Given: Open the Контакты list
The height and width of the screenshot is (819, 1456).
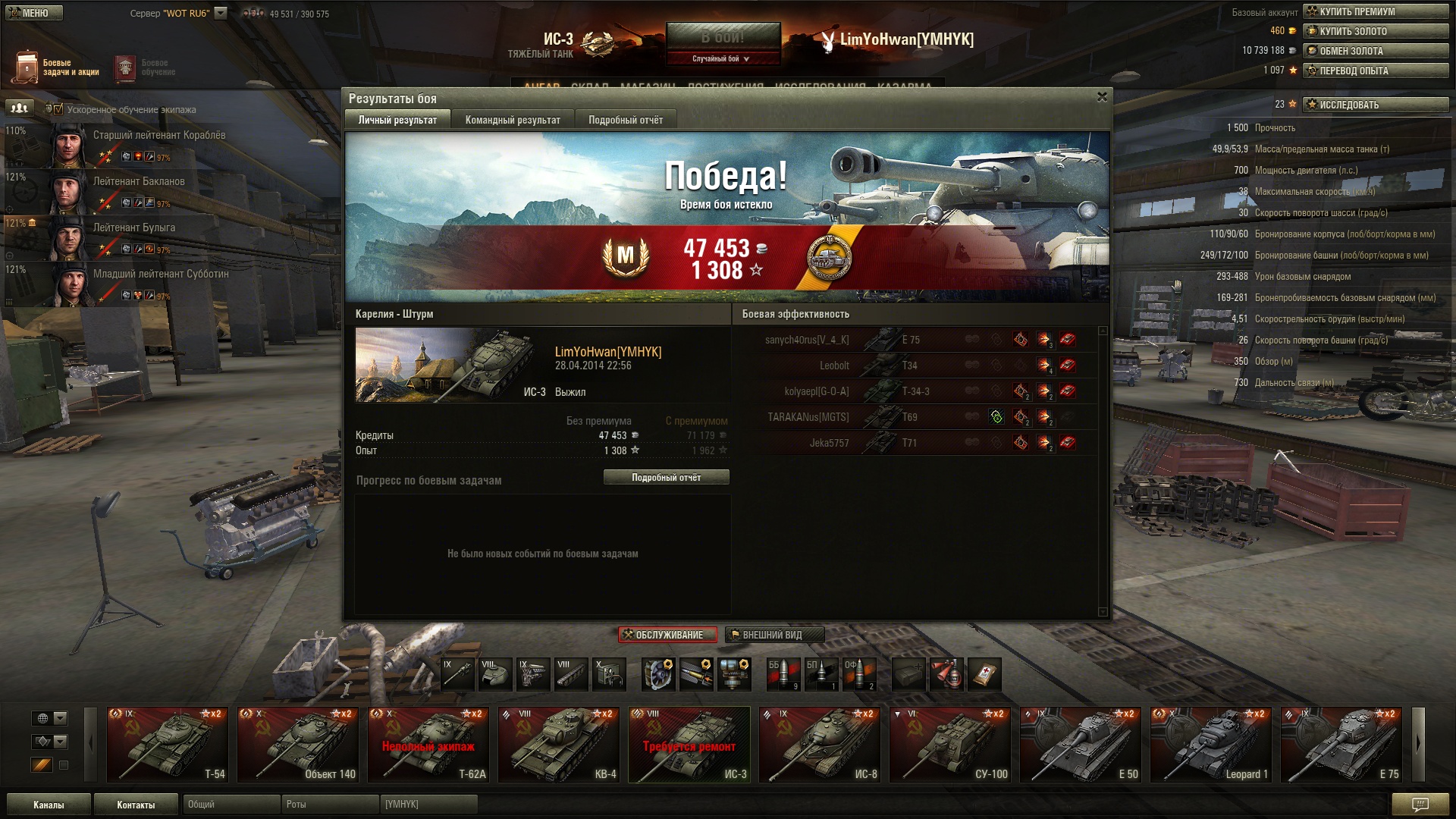Looking at the screenshot, I should 136,805.
